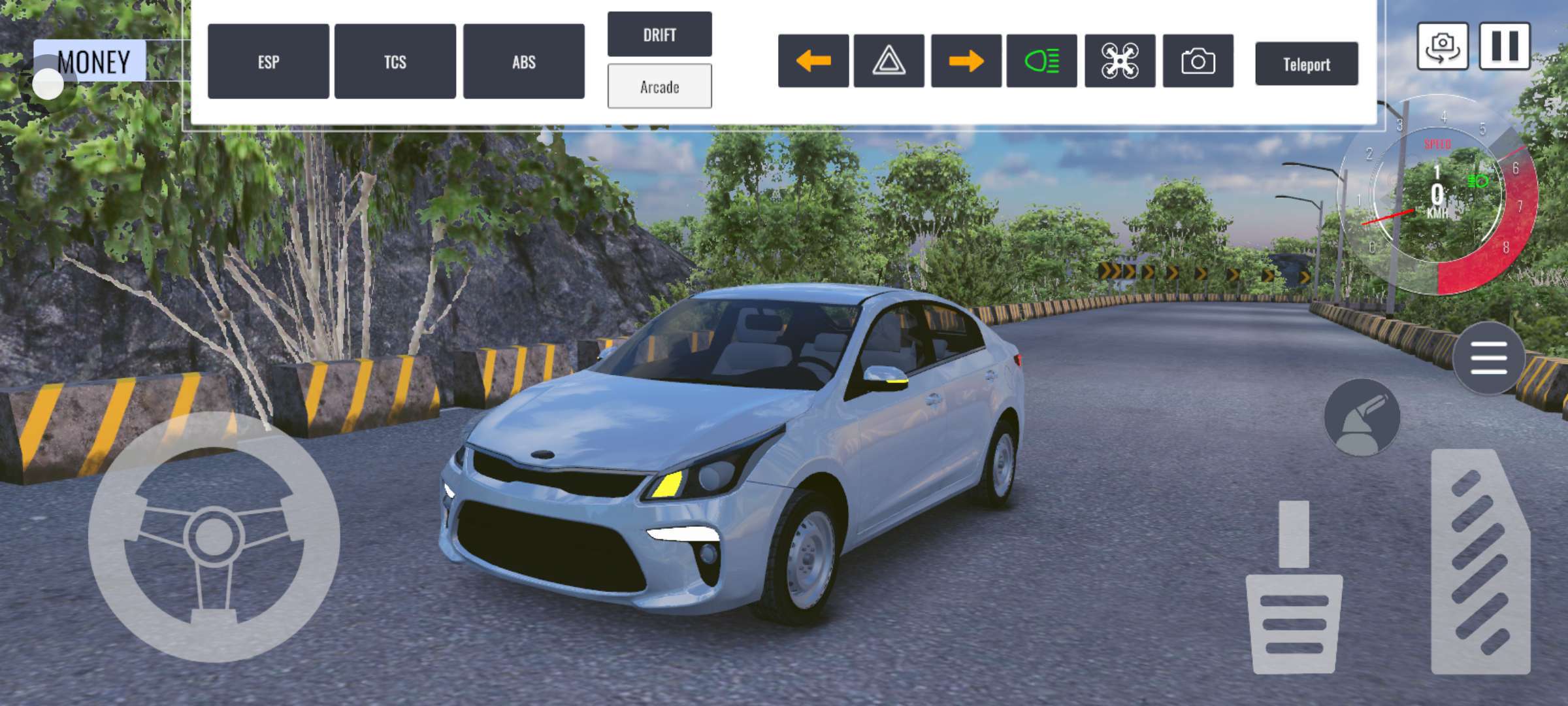Toggle the ESP stability control
Viewport: 1568px width, 706px height.
click(268, 61)
